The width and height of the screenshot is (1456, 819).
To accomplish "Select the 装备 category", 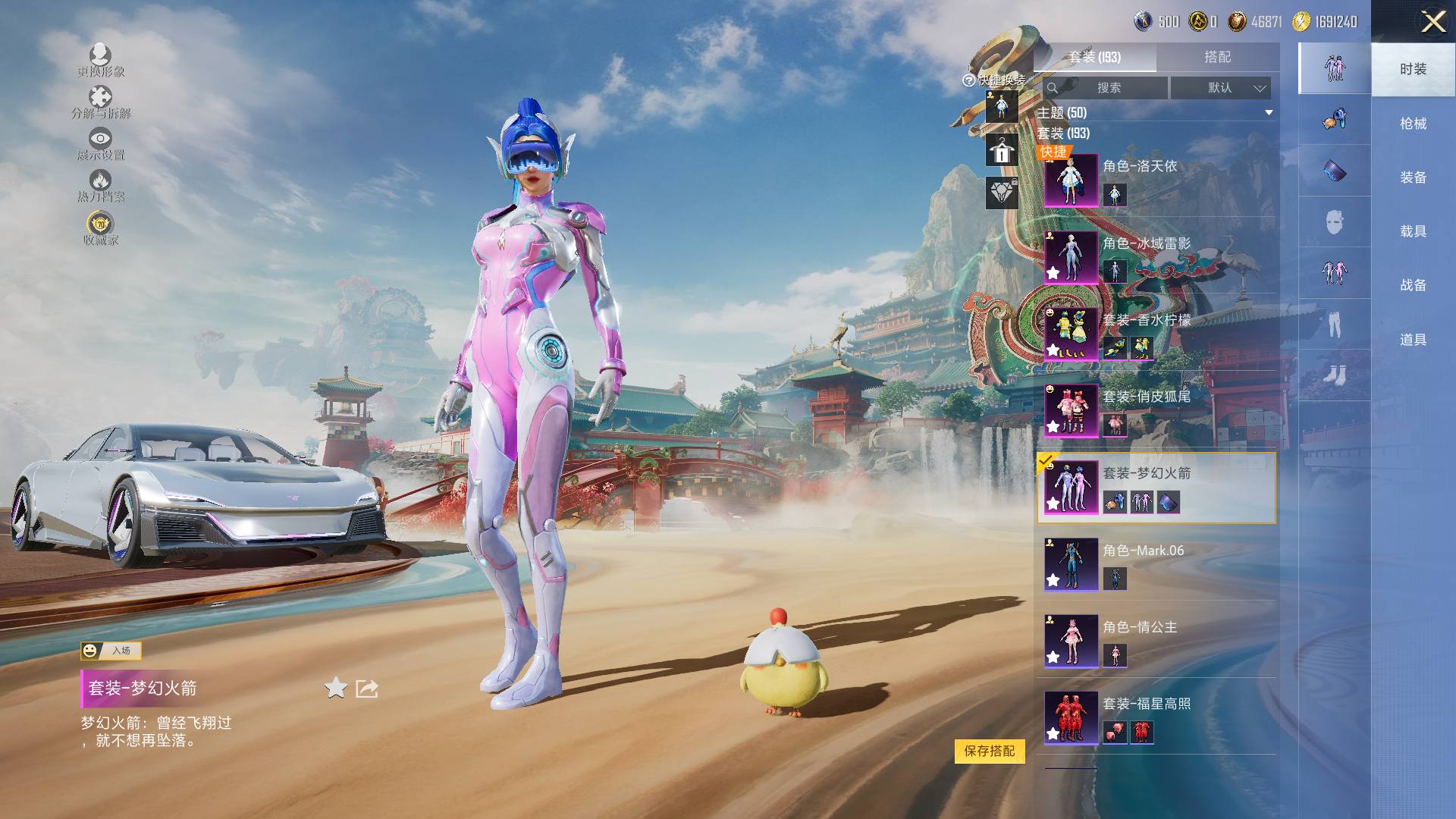I will pyautogui.click(x=1412, y=177).
